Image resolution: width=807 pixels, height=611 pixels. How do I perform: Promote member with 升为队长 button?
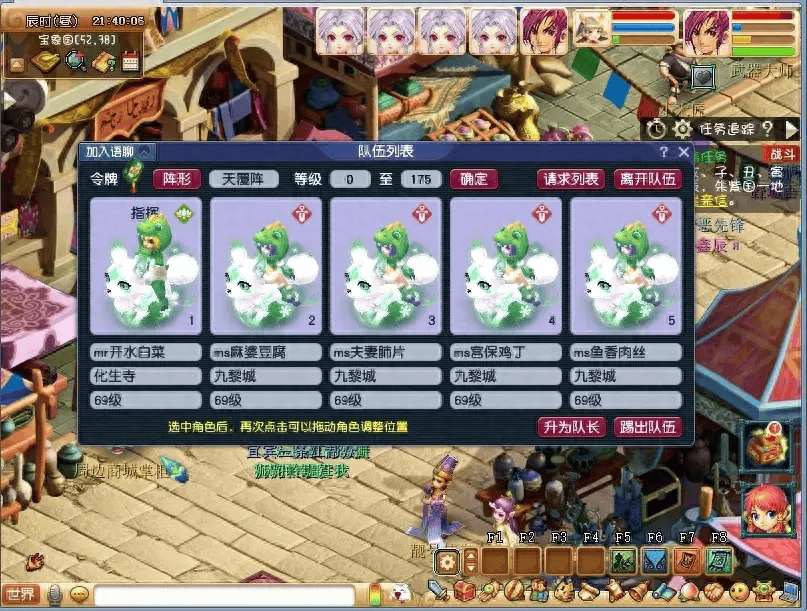click(571, 427)
